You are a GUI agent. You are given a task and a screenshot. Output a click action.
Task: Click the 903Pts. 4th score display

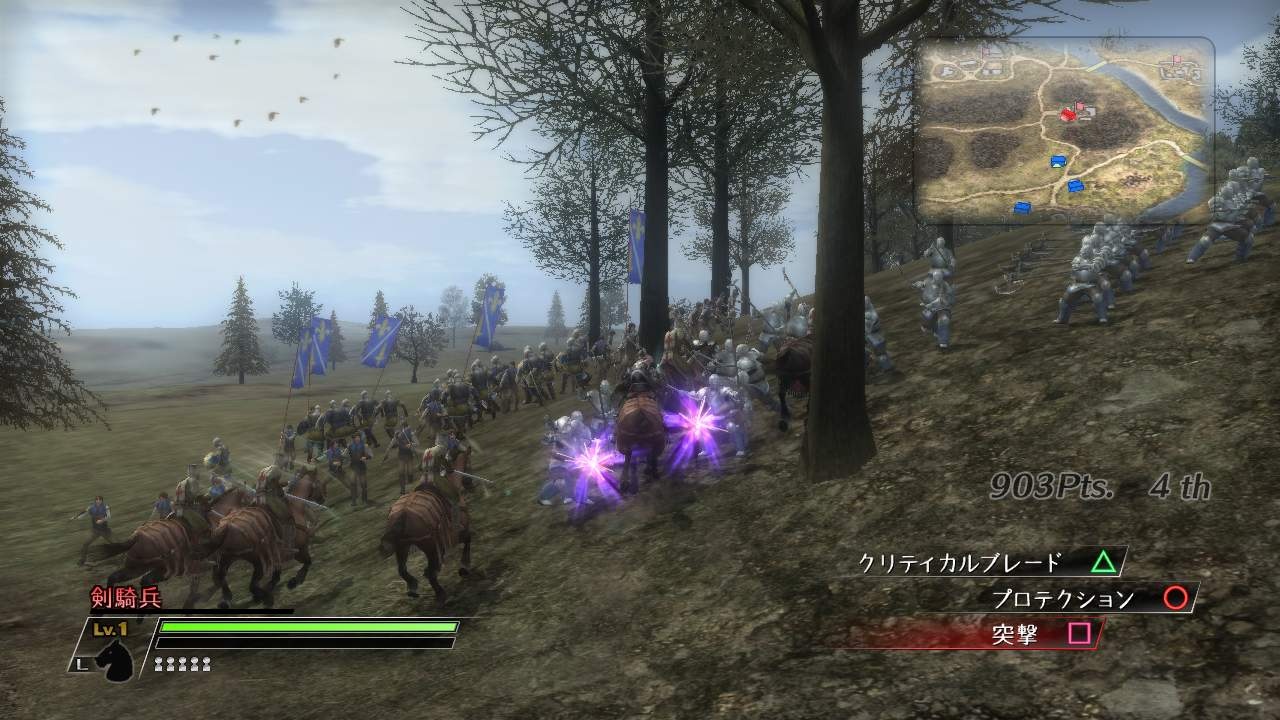(x=1097, y=484)
